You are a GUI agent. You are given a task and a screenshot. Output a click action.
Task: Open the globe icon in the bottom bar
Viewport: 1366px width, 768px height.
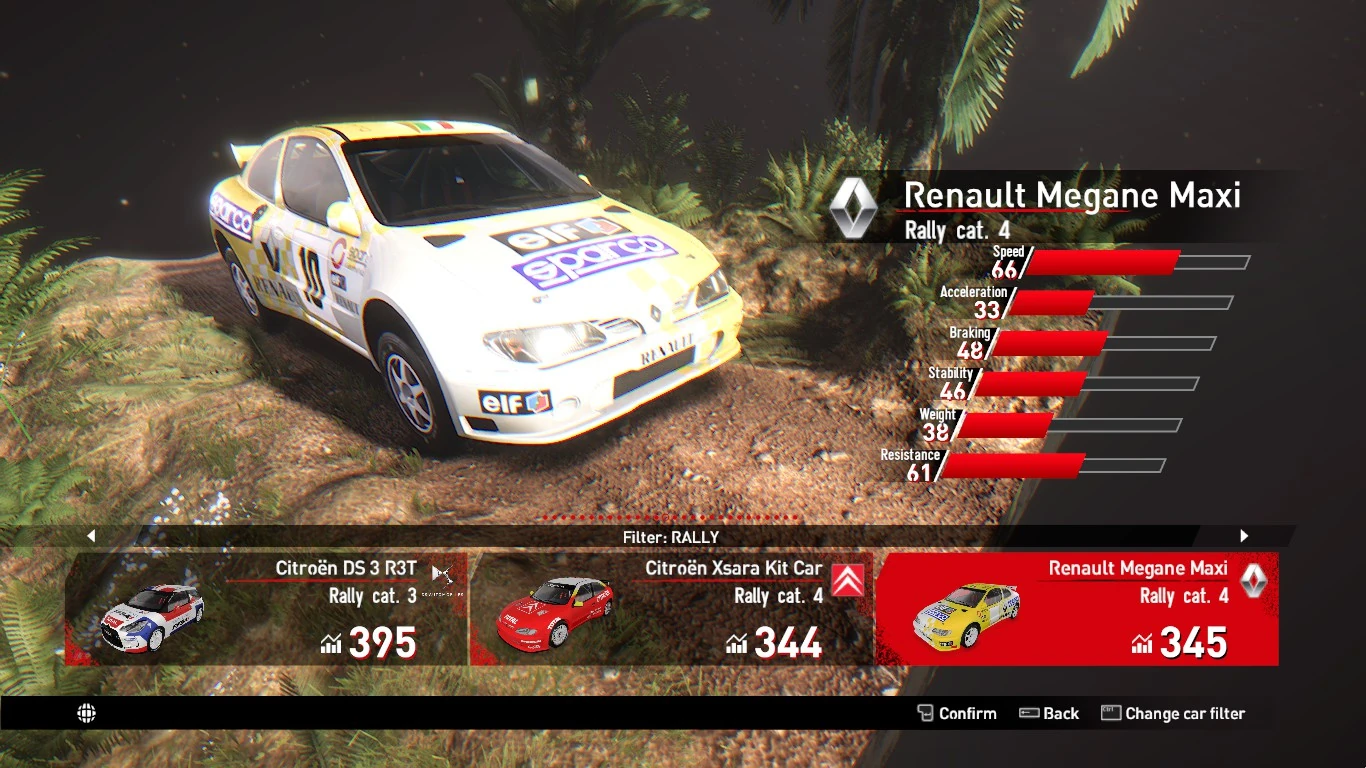(x=87, y=713)
